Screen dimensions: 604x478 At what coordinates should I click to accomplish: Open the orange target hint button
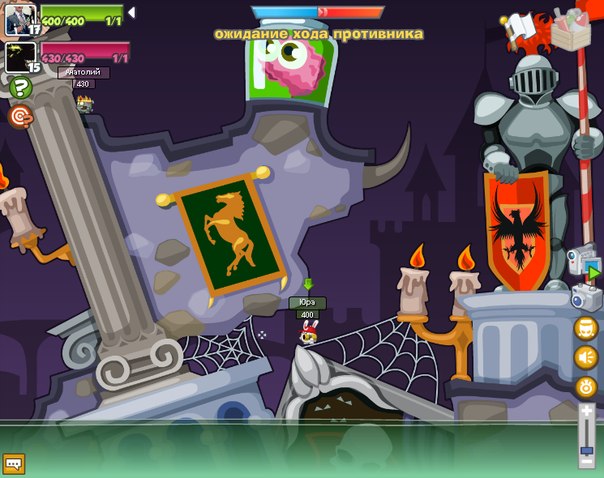(20, 116)
